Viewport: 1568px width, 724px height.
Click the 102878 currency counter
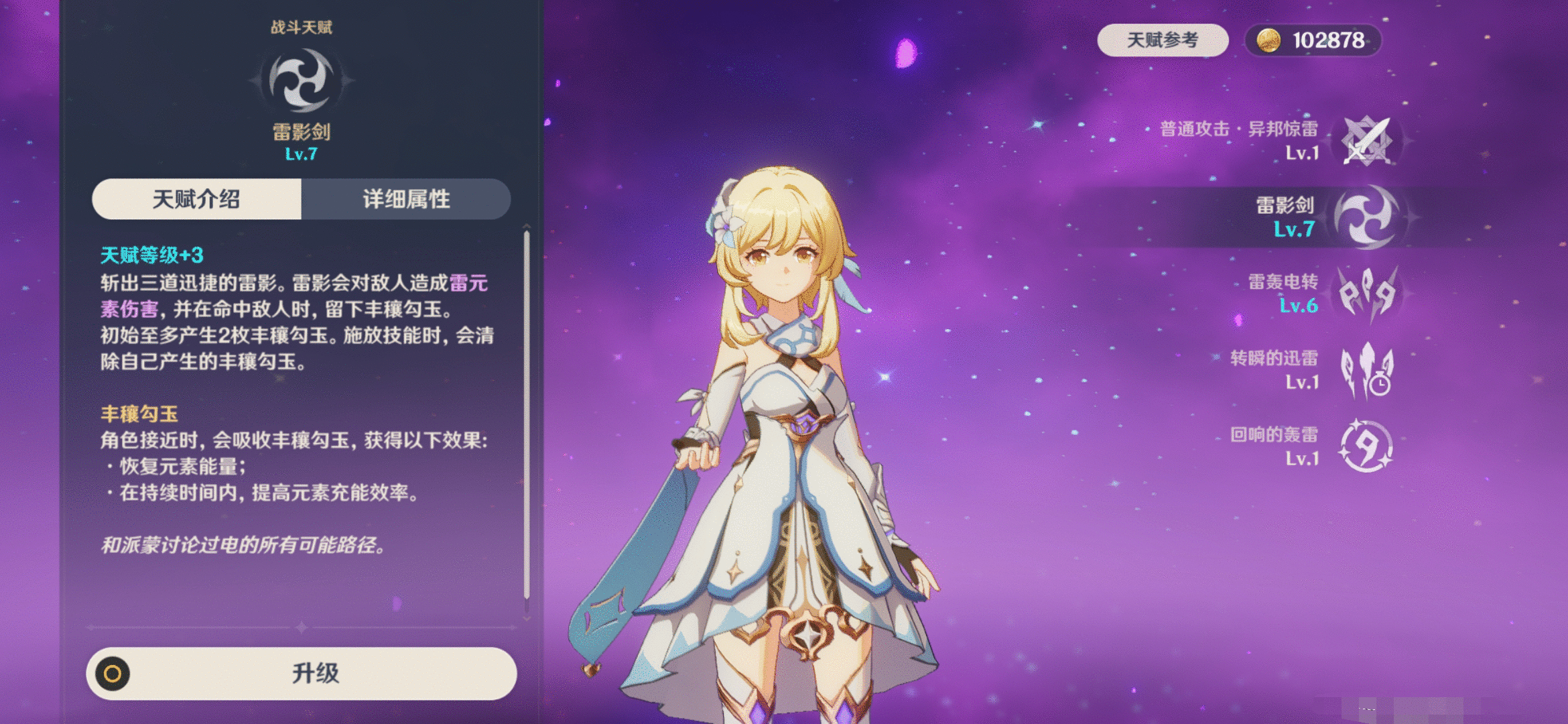(x=1329, y=42)
